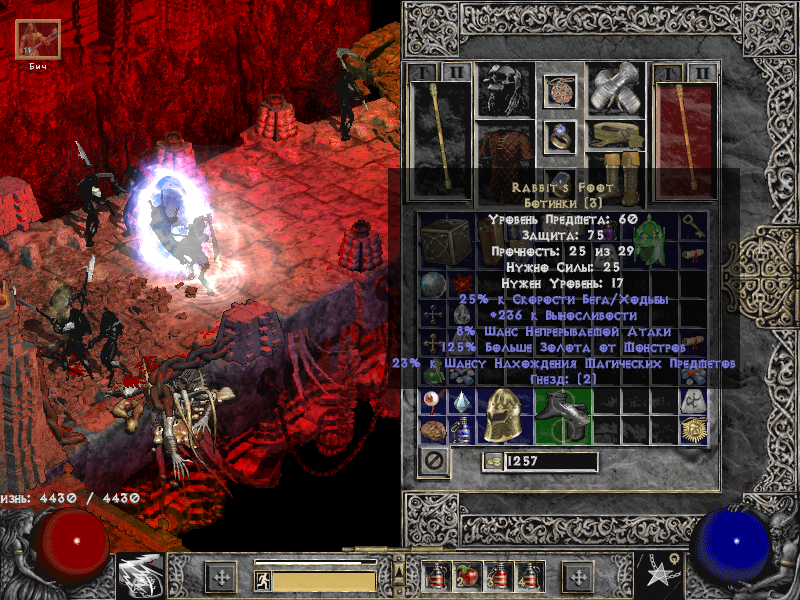This screenshot has height=600, width=800.
Task: Close the inventory panel with the circle-slash button
Action: tap(433, 462)
